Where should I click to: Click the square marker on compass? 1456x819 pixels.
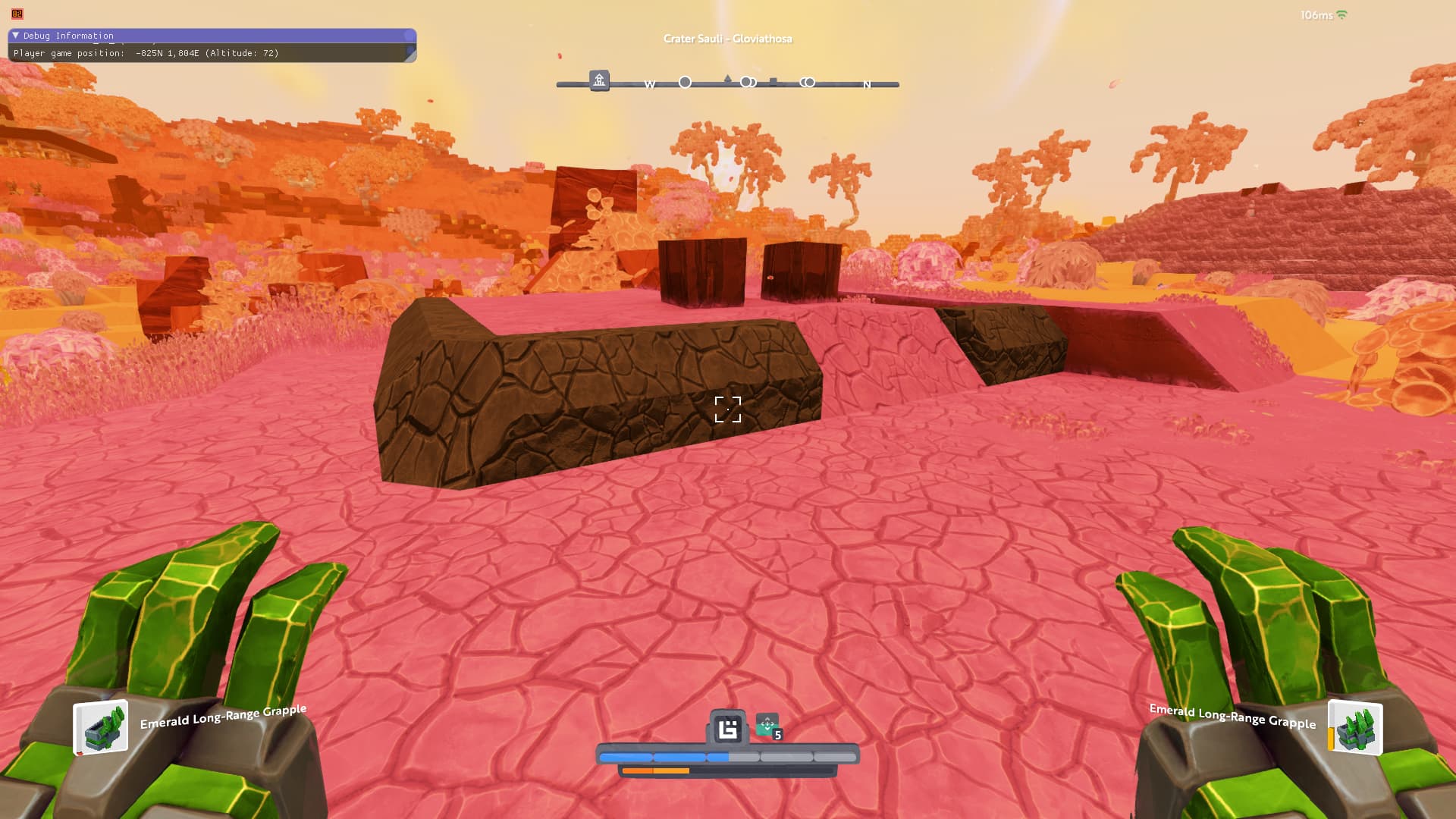773,81
